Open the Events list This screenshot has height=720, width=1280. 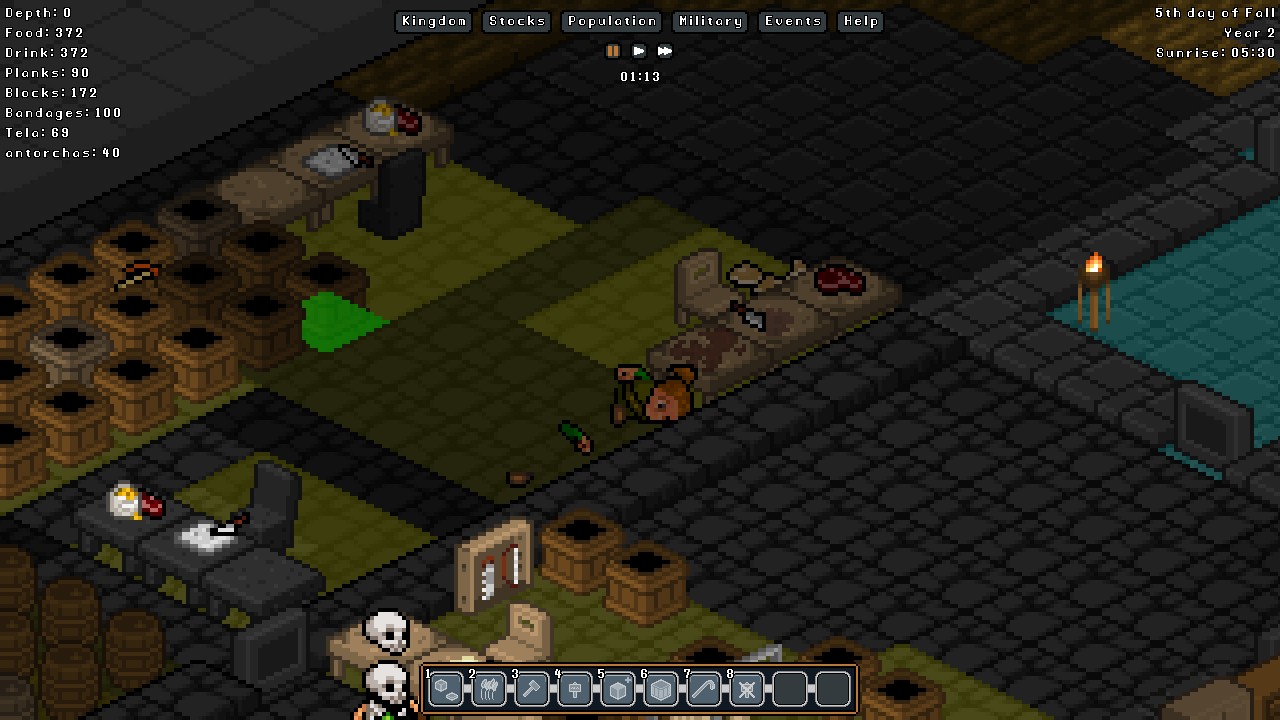coord(792,21)
